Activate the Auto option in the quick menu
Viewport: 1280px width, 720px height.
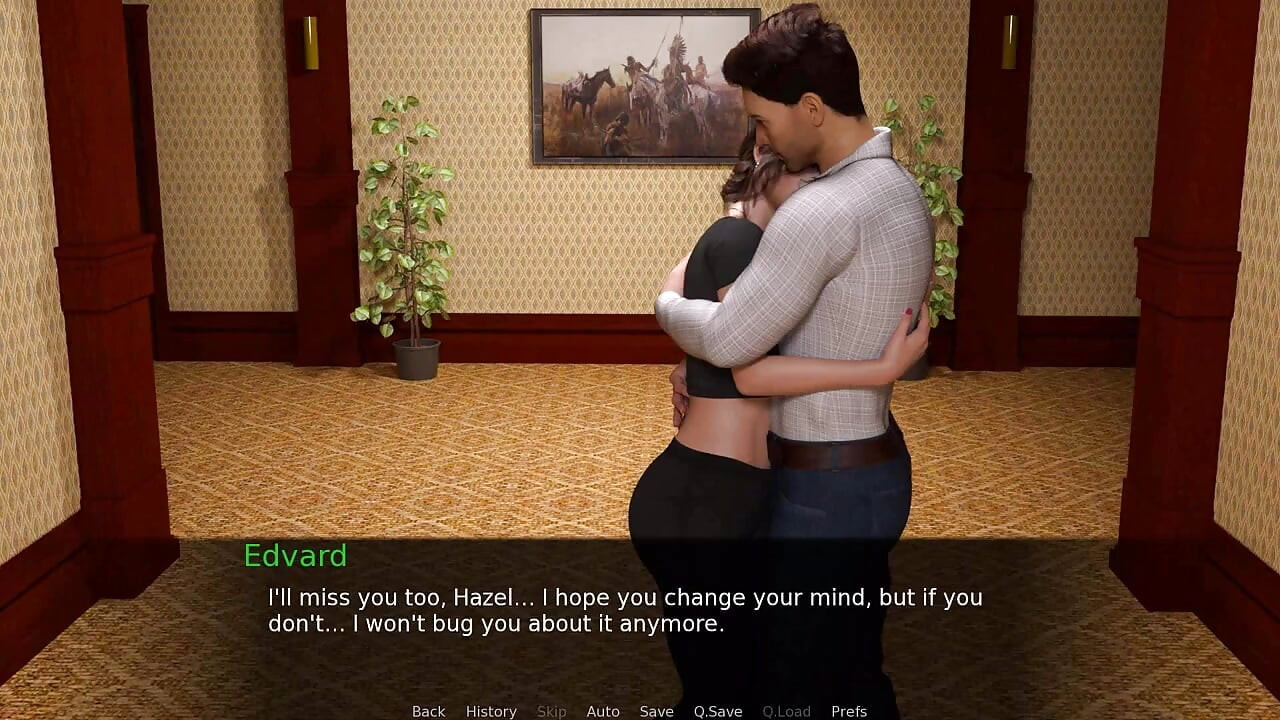(x=604, y=711)
